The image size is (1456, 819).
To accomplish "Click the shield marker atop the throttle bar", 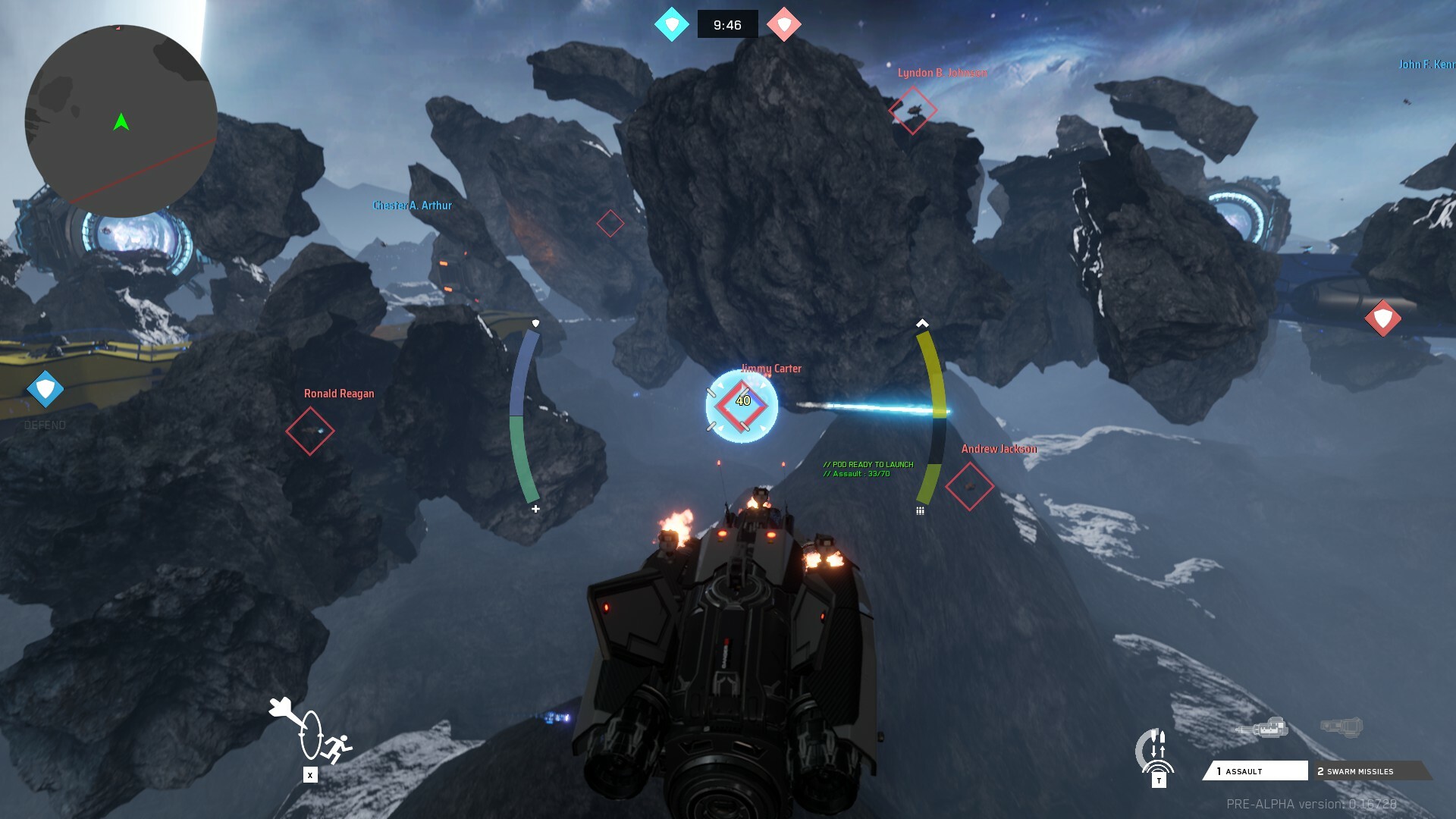I will [536, 323].
